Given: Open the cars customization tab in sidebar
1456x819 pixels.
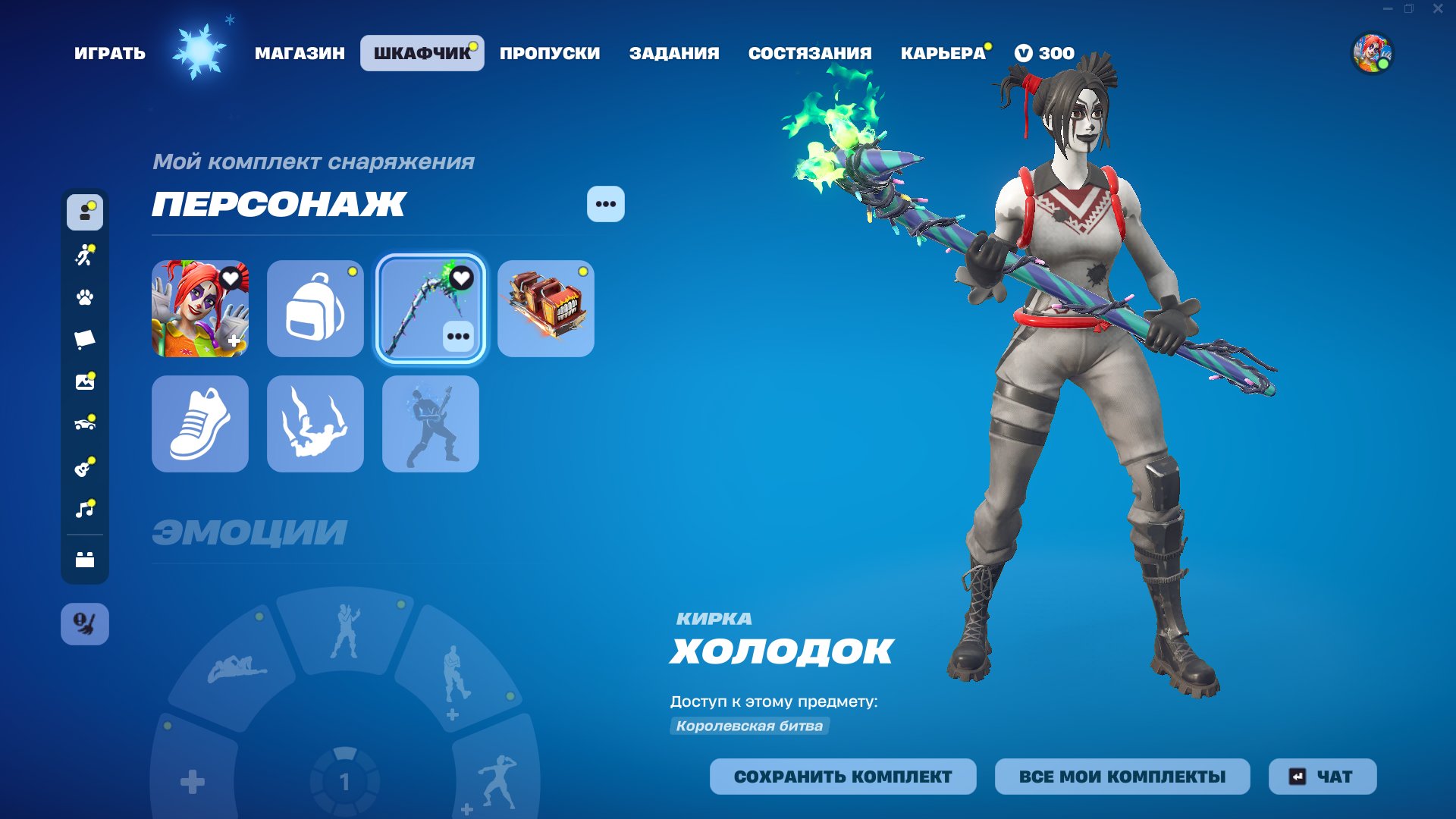Looking at the screenshot, I should tap(85, 423).
